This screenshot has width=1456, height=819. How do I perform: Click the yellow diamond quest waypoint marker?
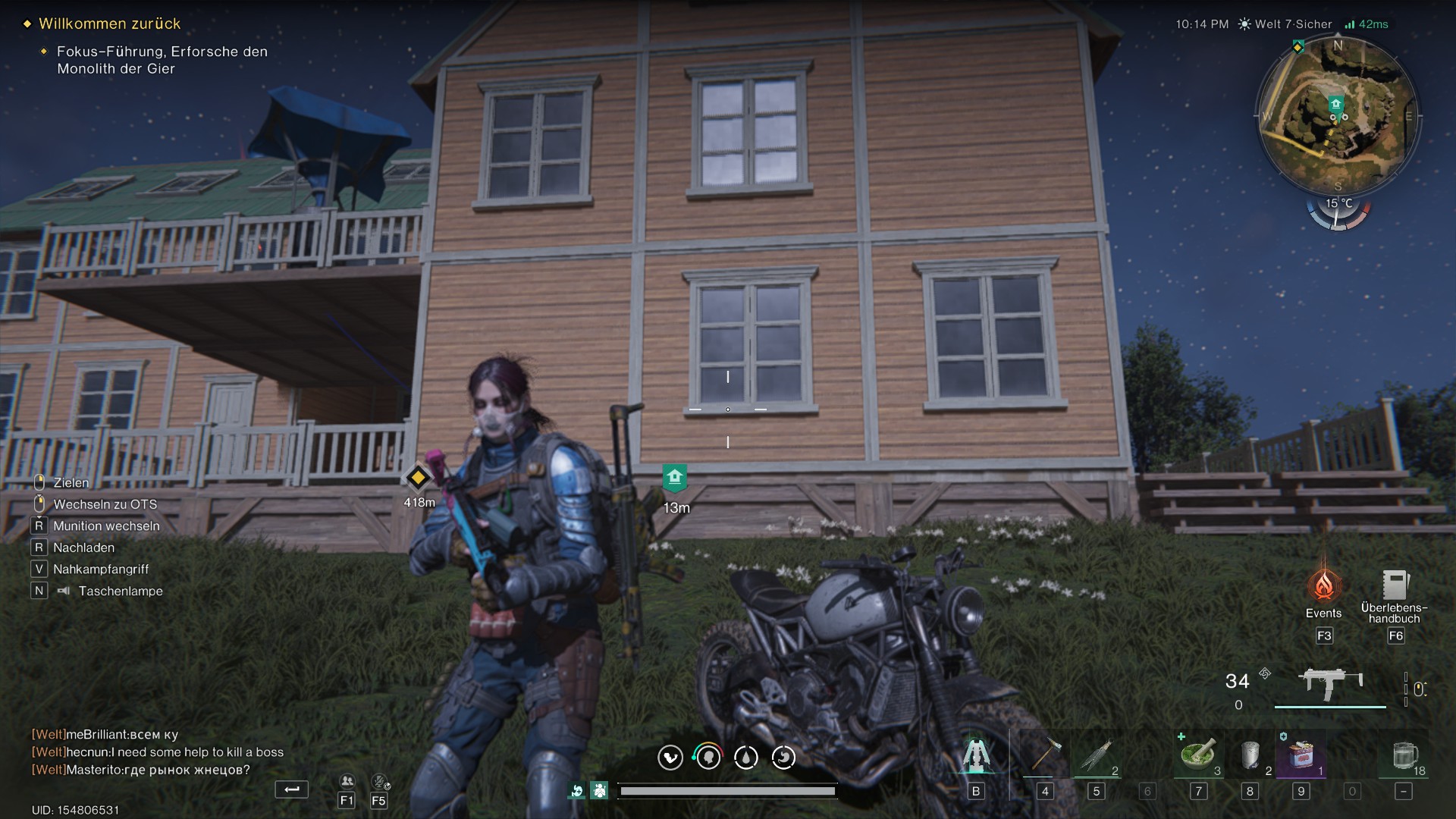(x=418, y=478)
